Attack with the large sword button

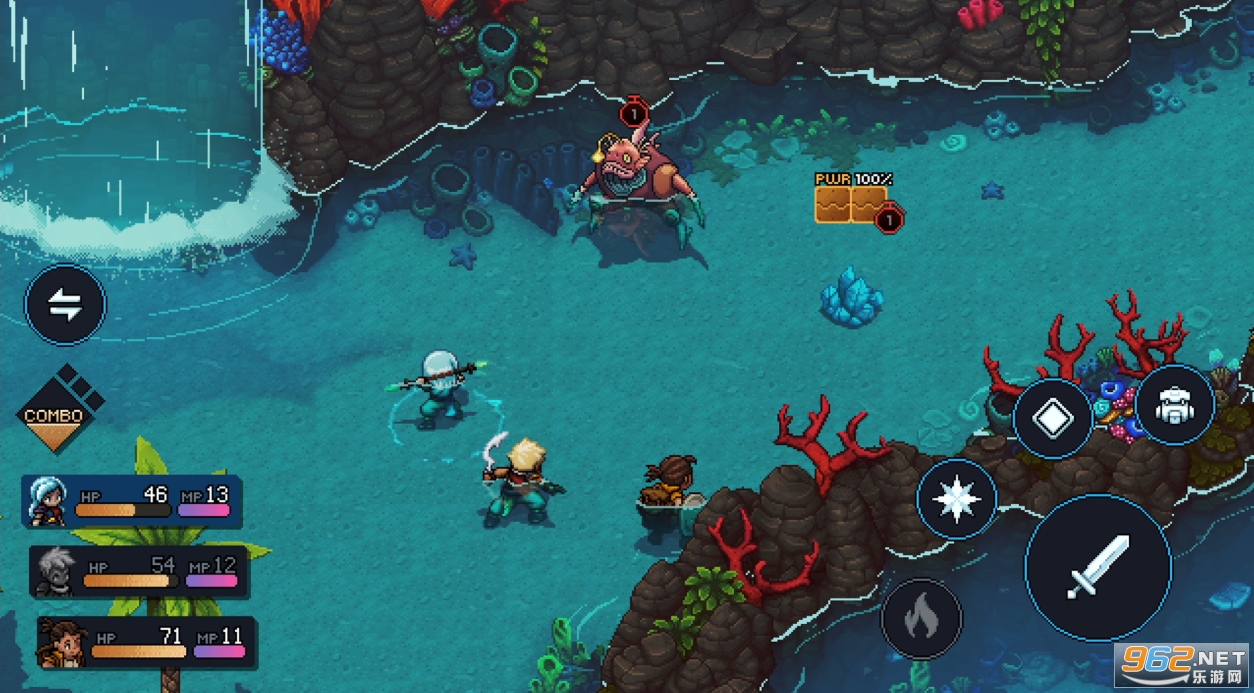1098,567
